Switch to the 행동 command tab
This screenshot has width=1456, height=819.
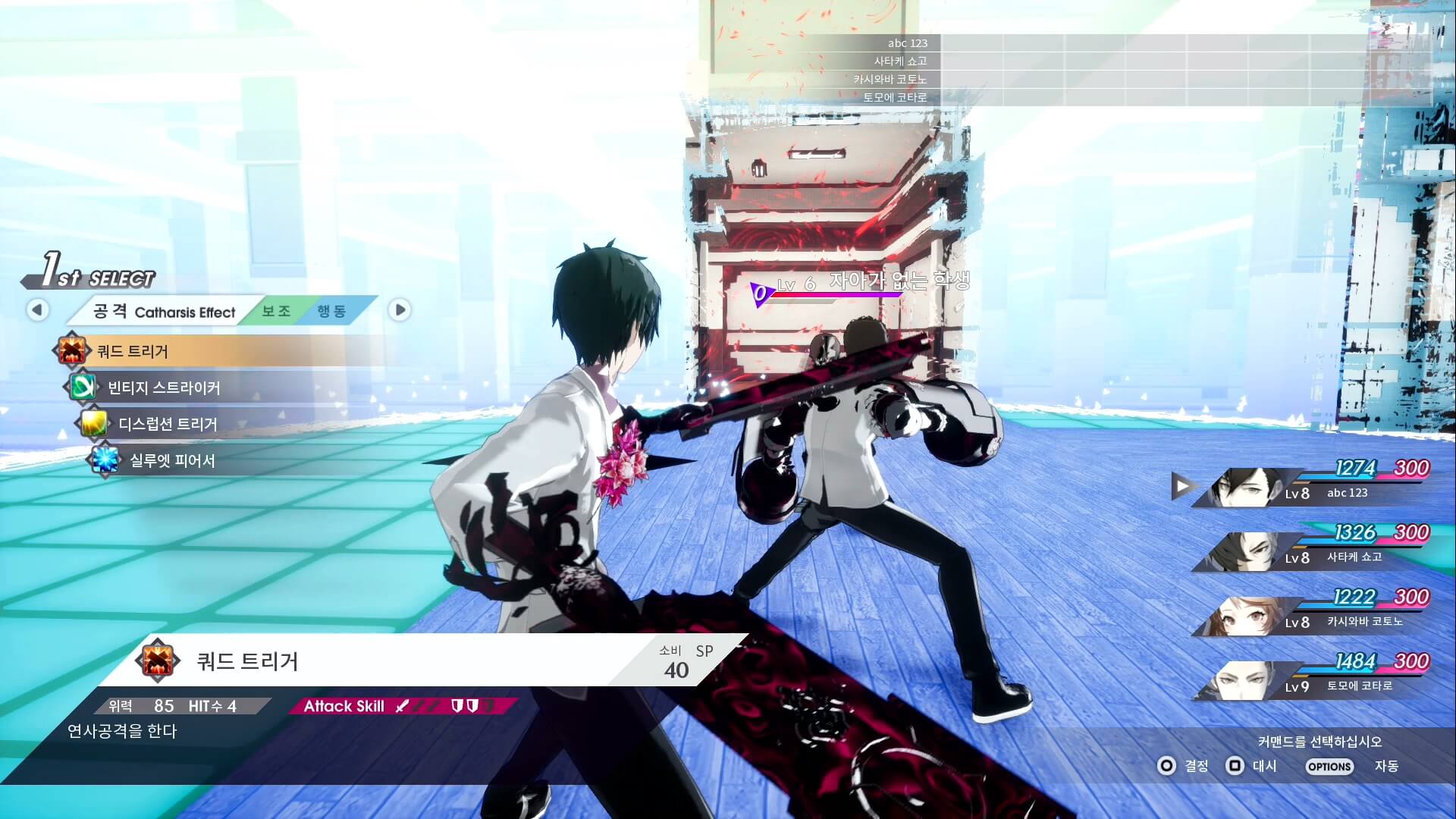[331, 311]
